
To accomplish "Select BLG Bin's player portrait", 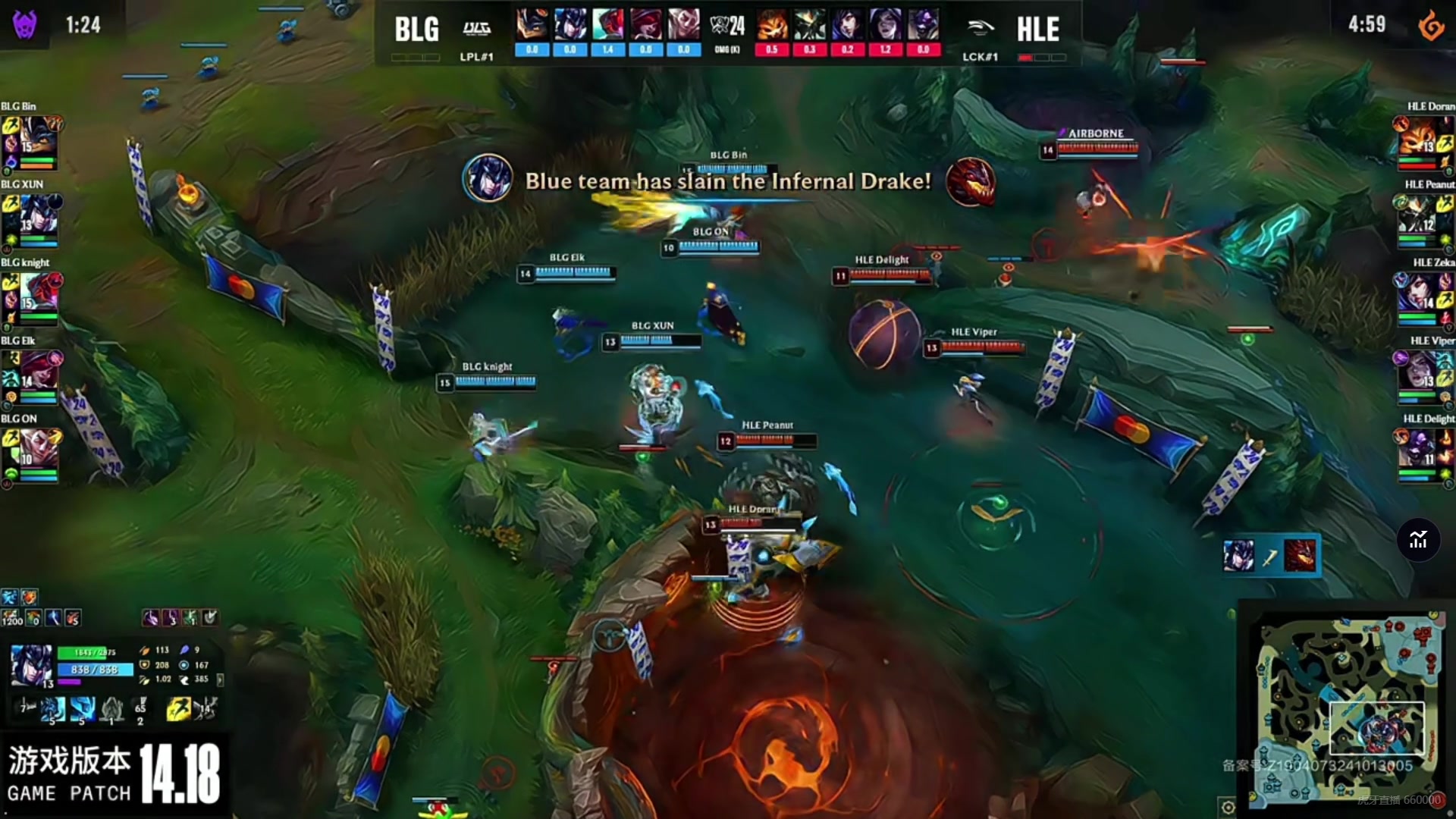I will pyautogui.click(x=38, y=139).
